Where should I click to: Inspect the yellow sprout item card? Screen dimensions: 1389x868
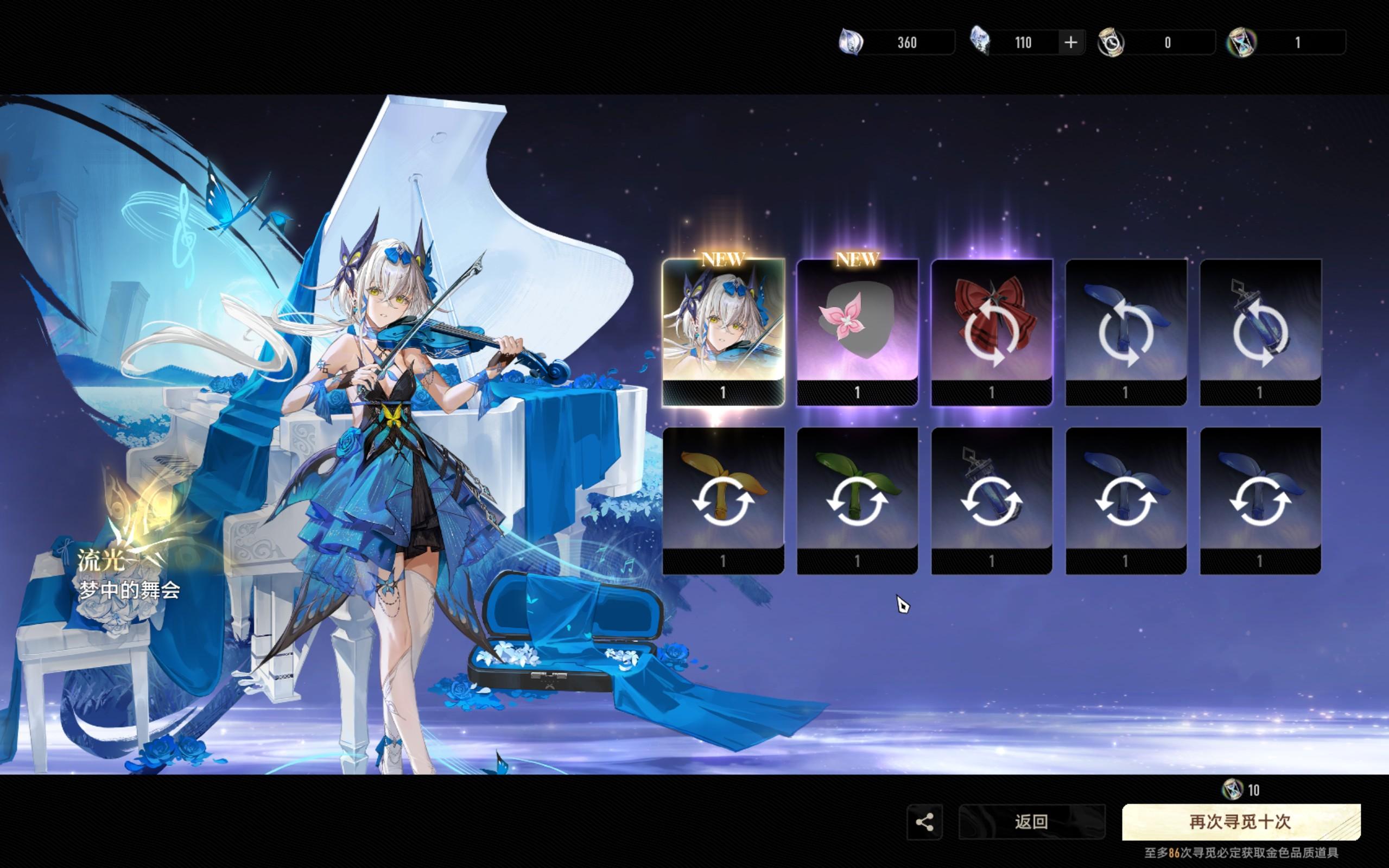[722, 500]
